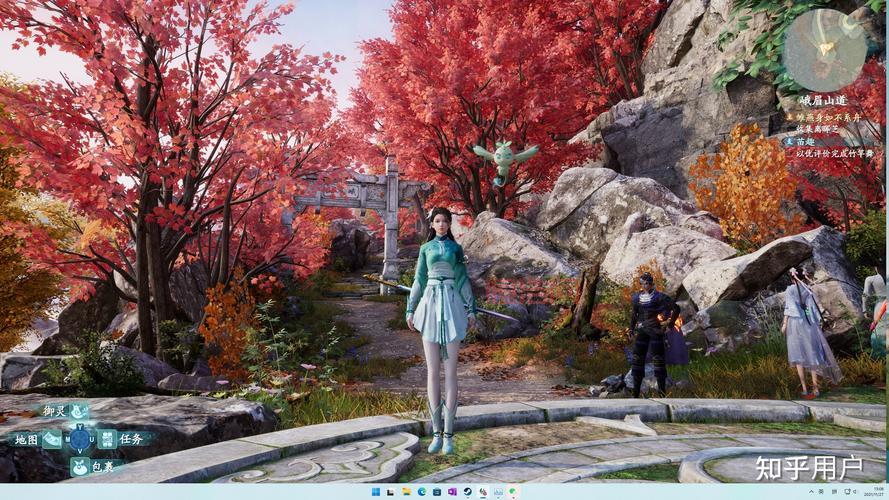This screenshot has height=500, width=889.
Task: Click the circular minimap
Action: coord(824,50)
